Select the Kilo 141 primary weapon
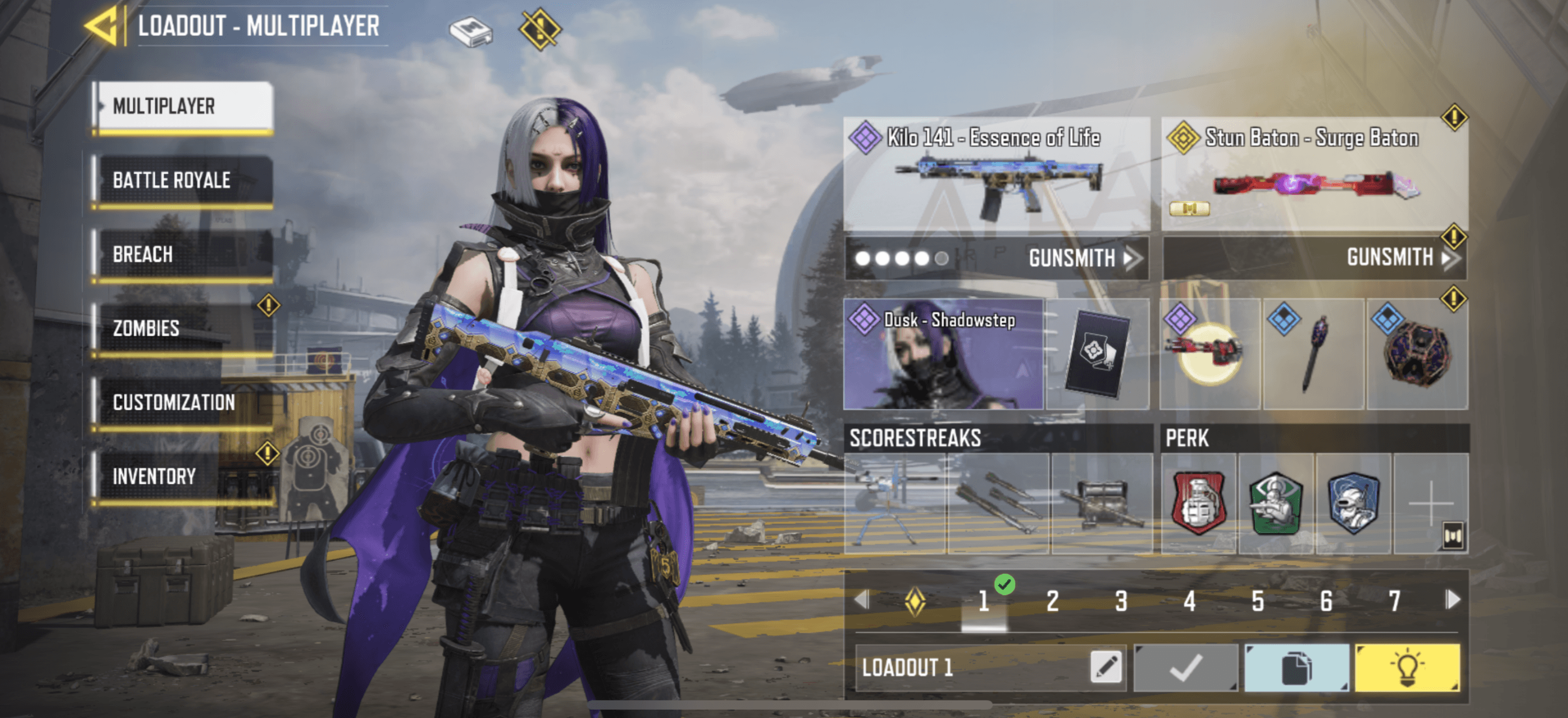The width and height of the screenshot is (1568, 718). (996, 173)
